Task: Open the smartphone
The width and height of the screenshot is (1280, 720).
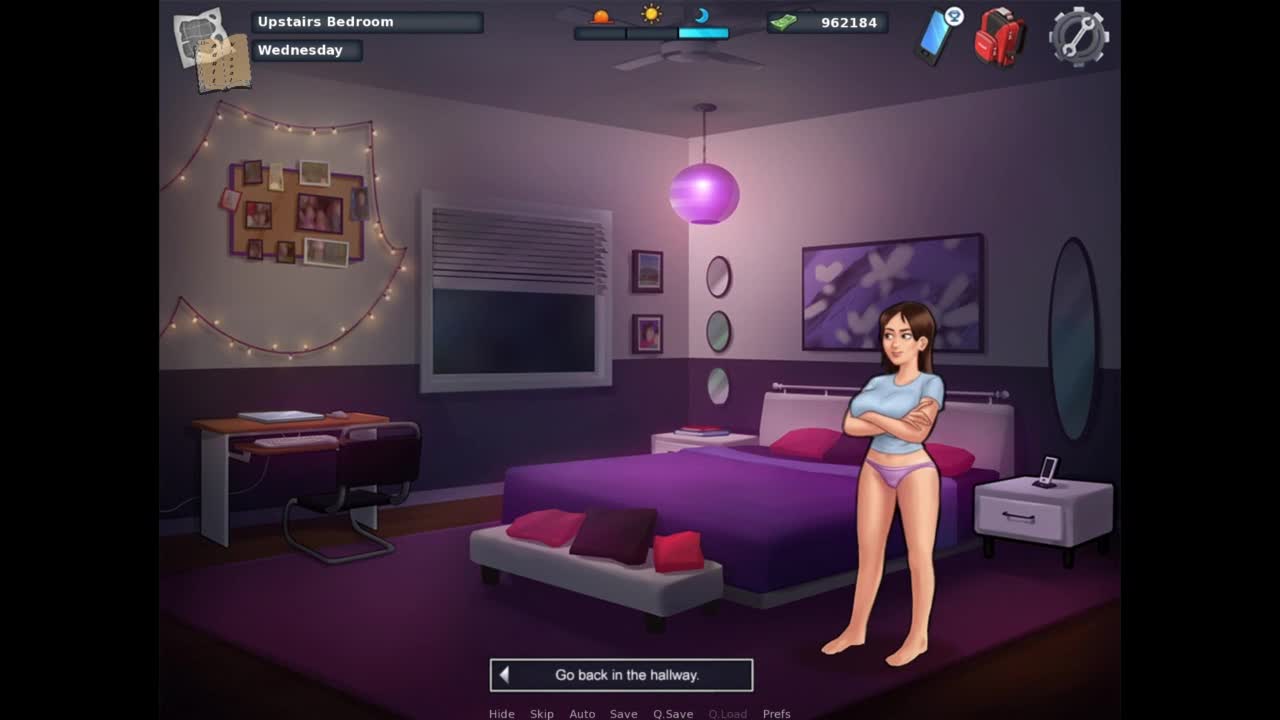Action: [x=937, y=37]
